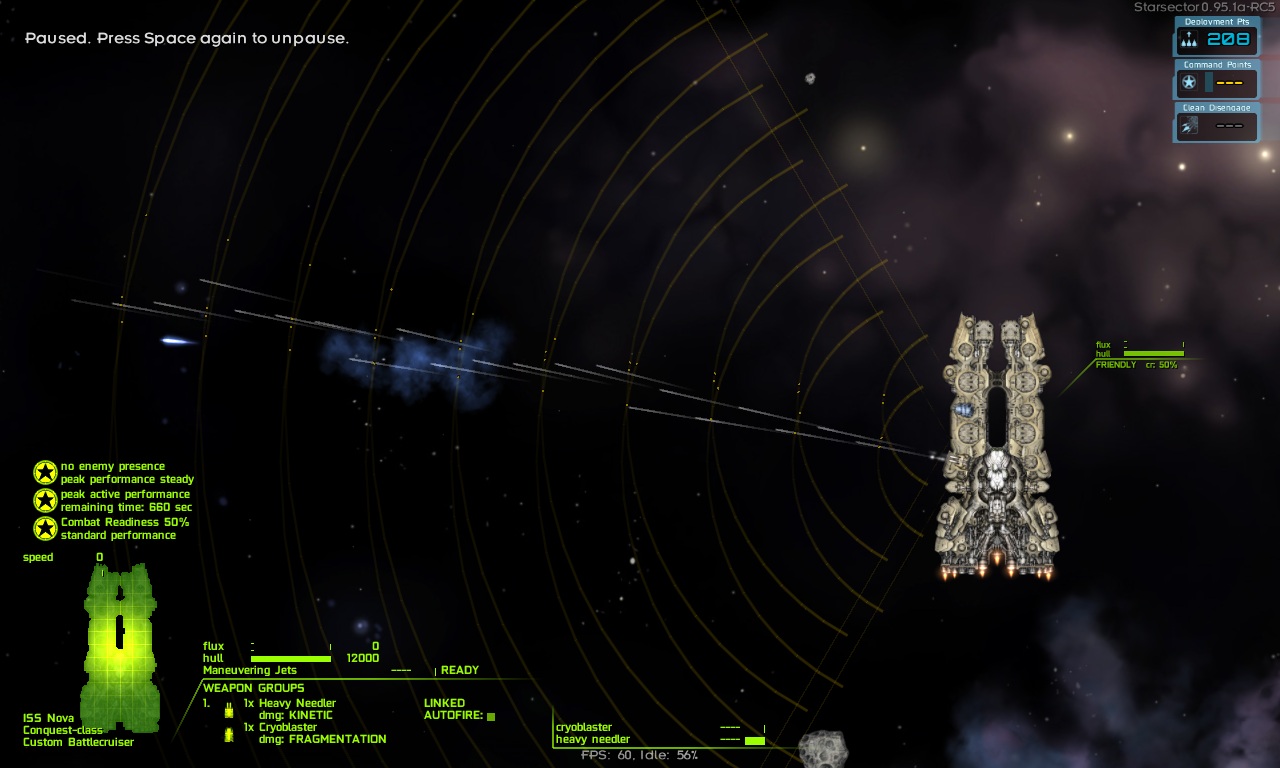Select the Heavy Needler weapon group entry

(x=296, y=704)
